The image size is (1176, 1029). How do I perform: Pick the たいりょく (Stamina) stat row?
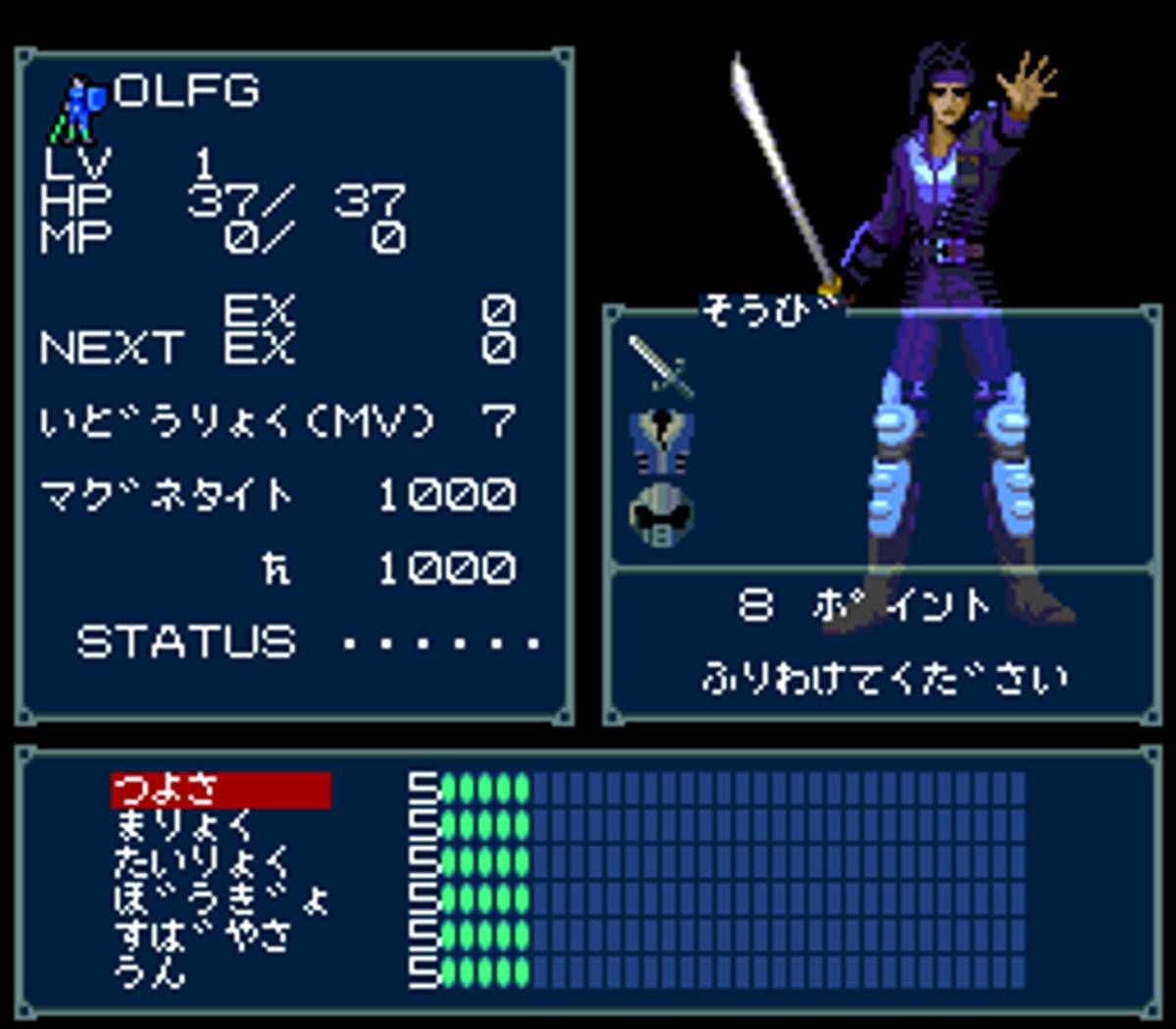[203, 863]
